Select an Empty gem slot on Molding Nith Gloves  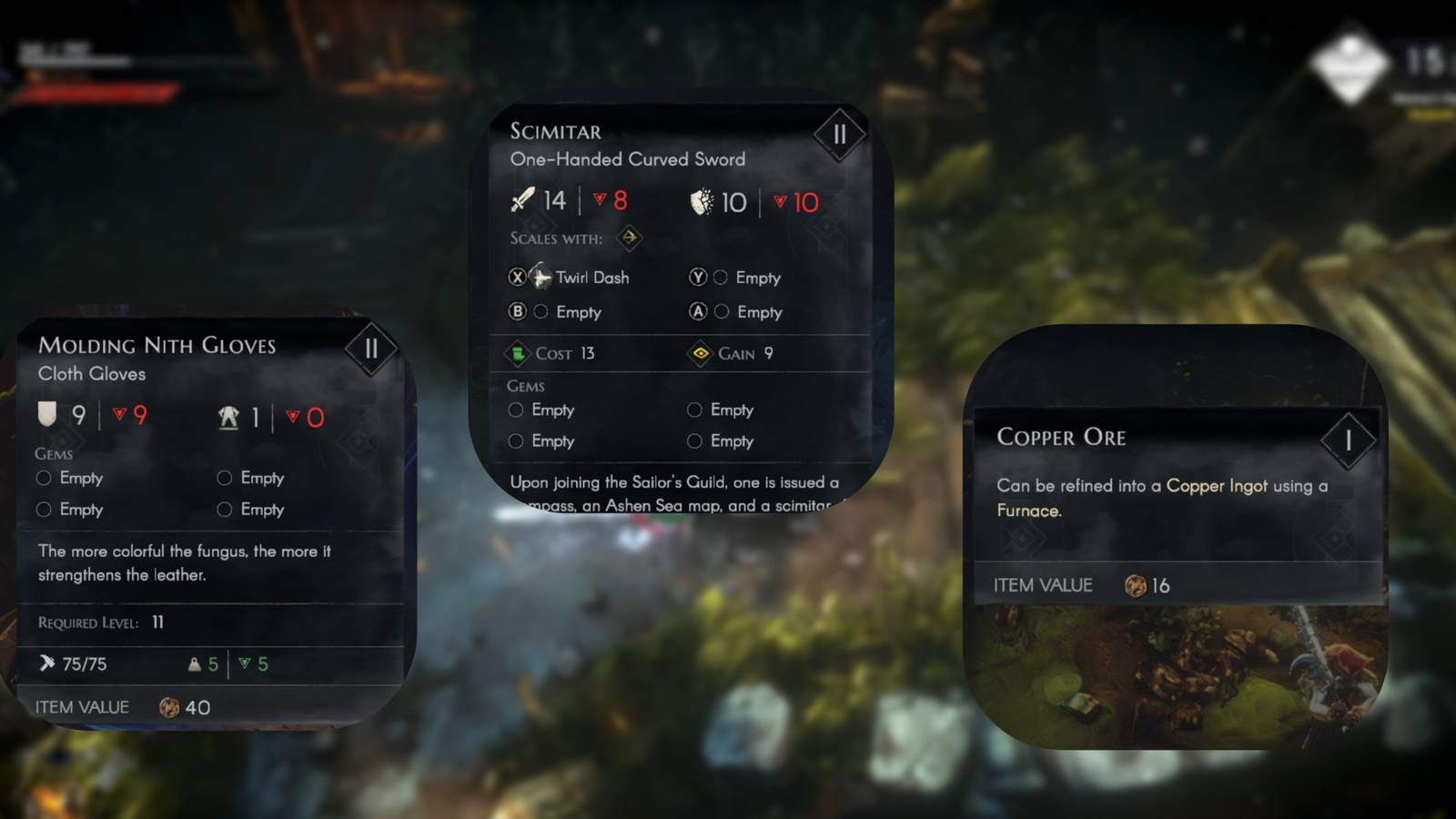43,477
